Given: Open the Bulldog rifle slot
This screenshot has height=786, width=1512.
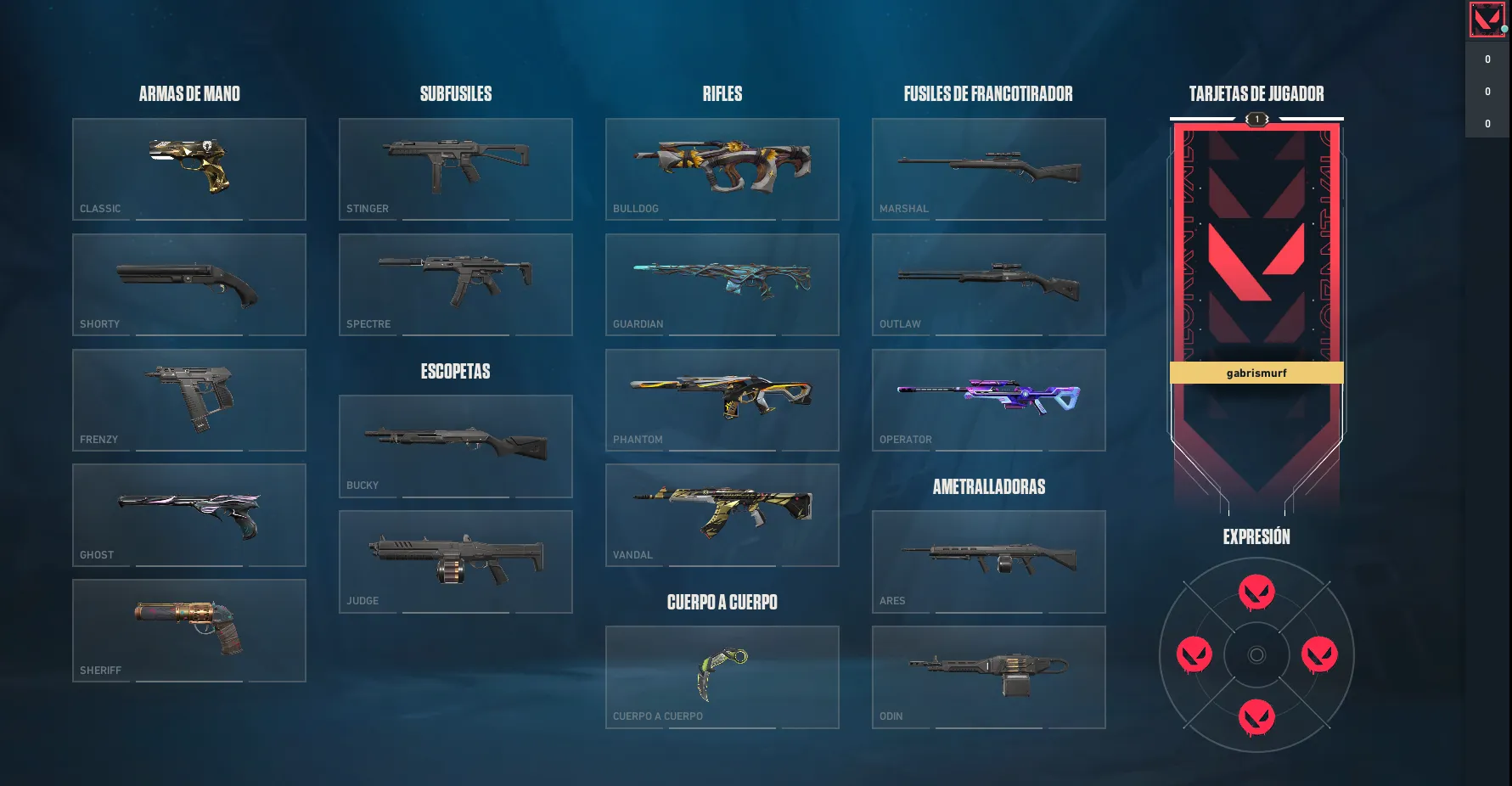Looking at the screenshot, I should (722, 169).
